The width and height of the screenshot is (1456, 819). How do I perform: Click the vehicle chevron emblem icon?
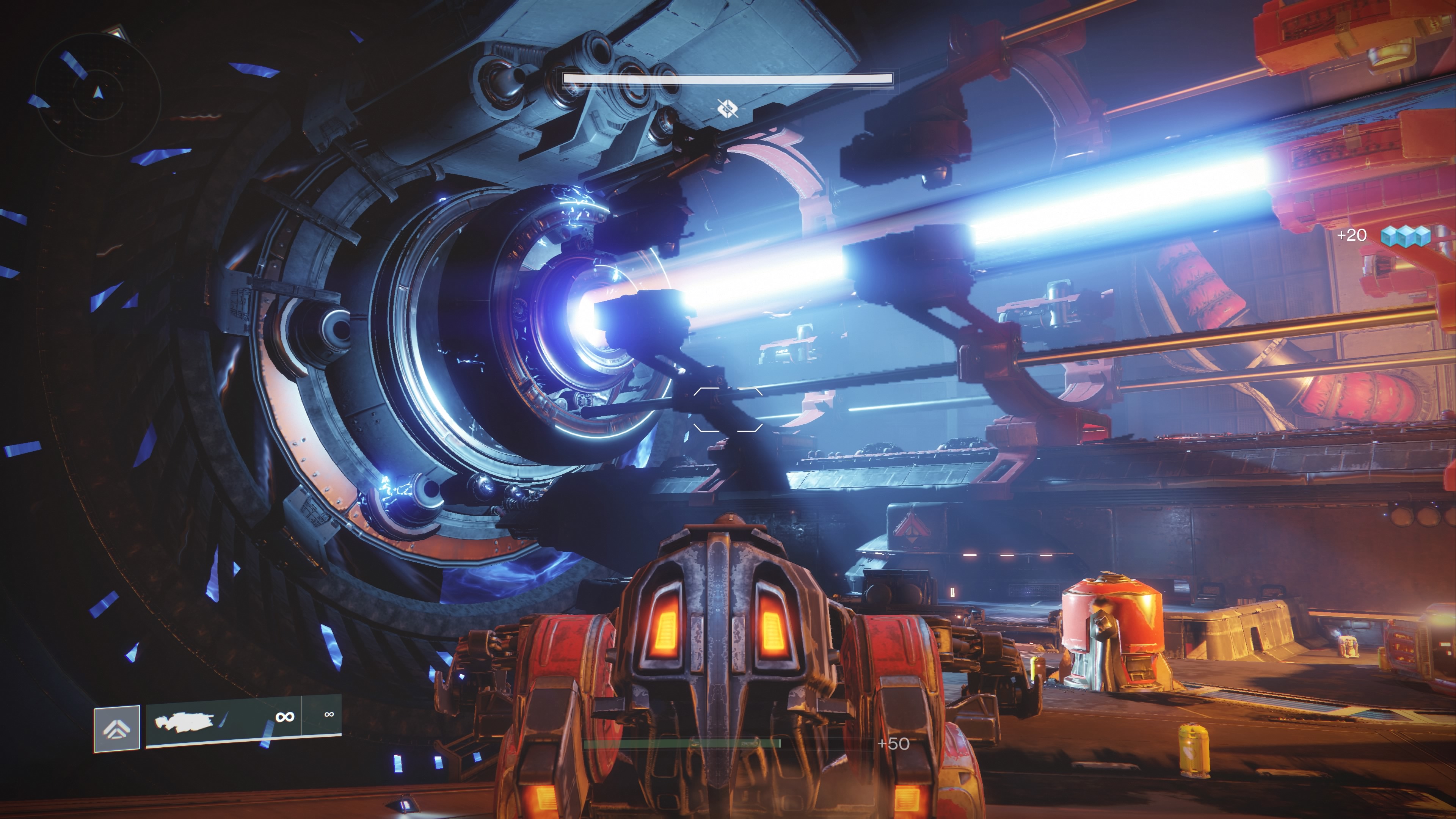click(x=117, y=728)
